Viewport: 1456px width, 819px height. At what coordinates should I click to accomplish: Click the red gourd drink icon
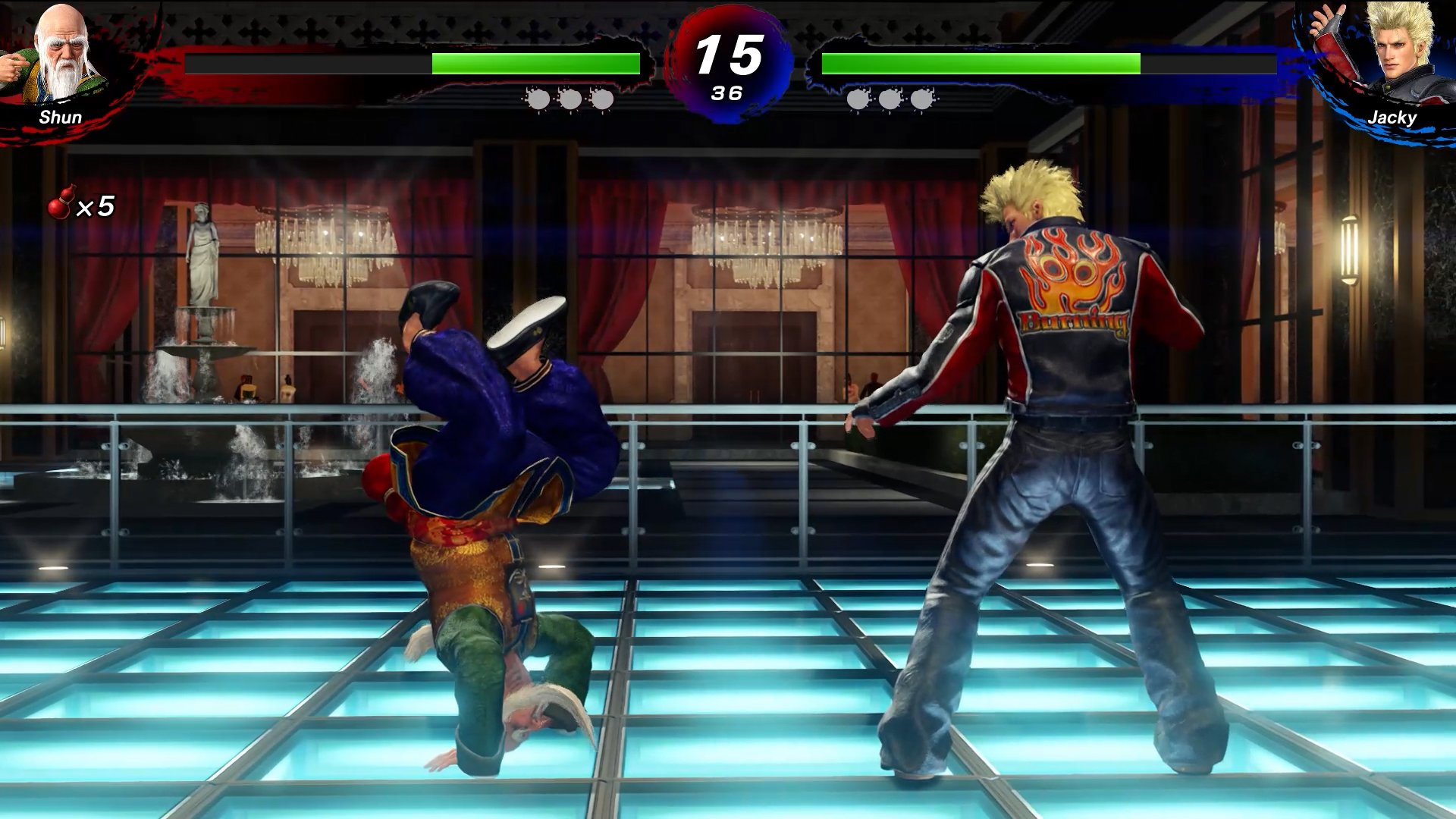click(x=61, y=202)
